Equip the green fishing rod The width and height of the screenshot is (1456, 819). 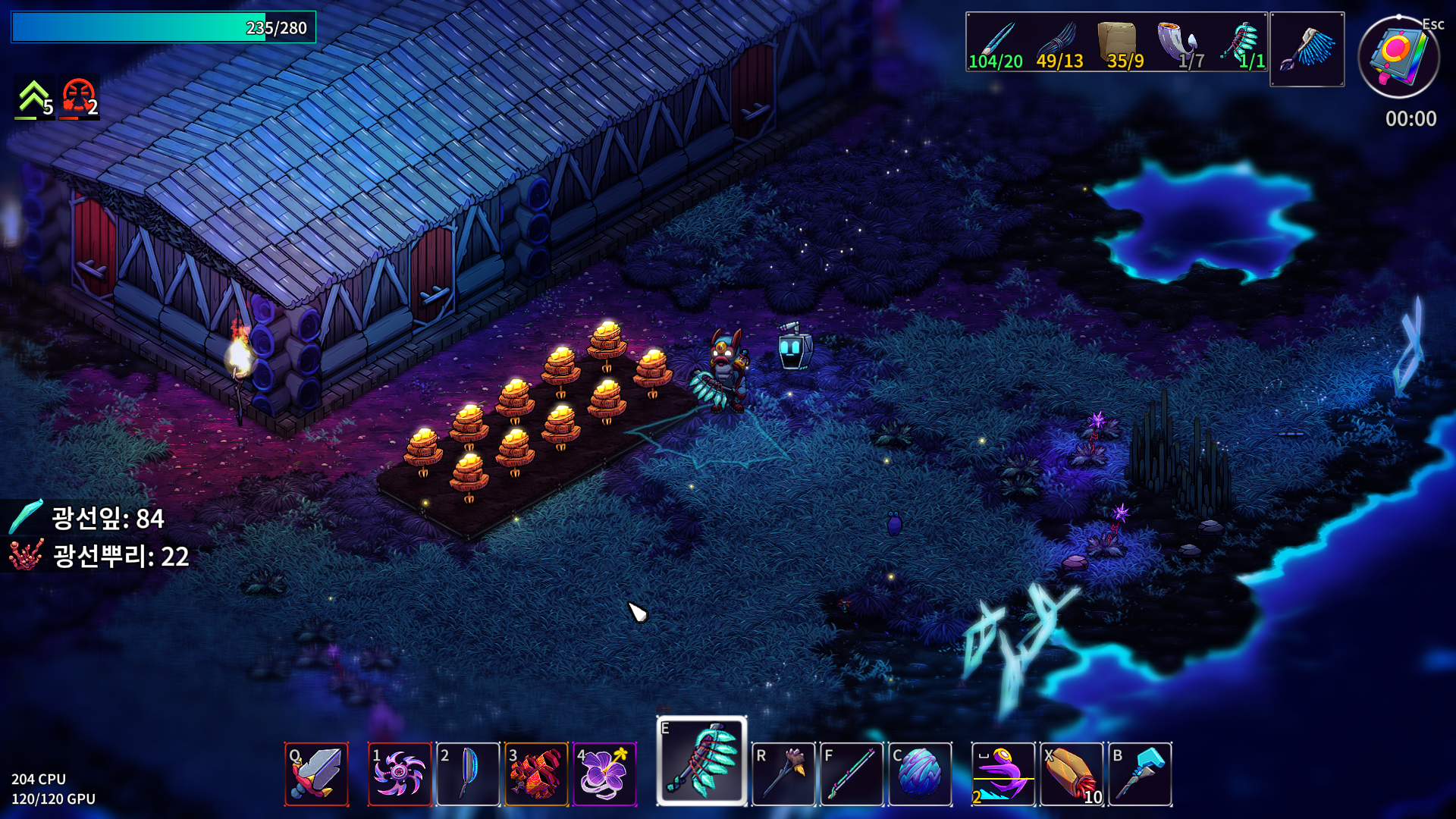coord(852,773)
